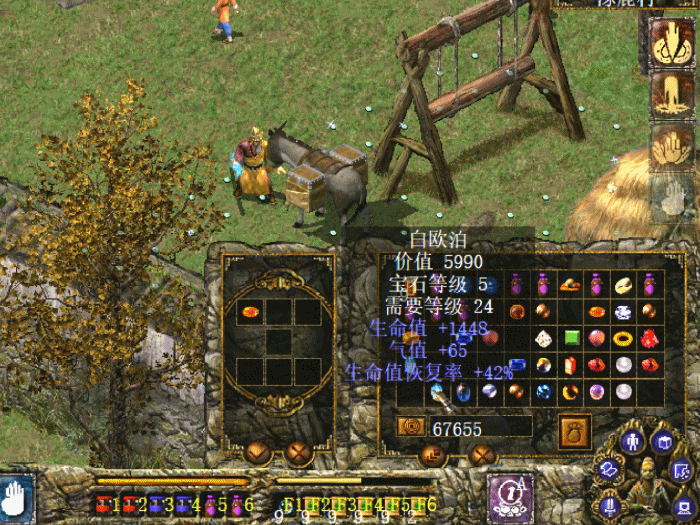The image size is (700, 525).
Task: Use the blue potion in hotbar slot 3
Action: click(158, 505)
